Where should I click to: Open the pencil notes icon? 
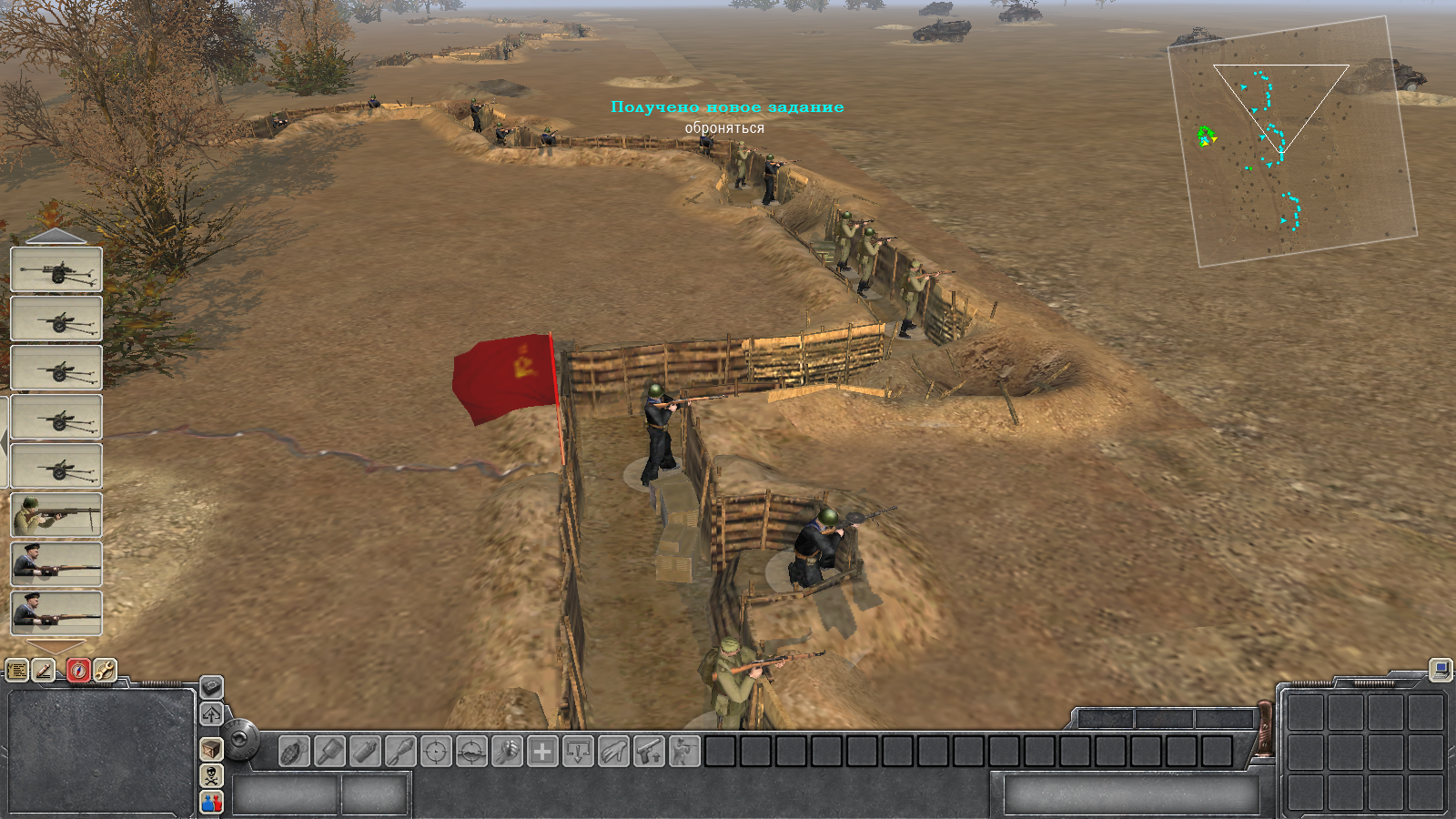[x=44, y=671]
